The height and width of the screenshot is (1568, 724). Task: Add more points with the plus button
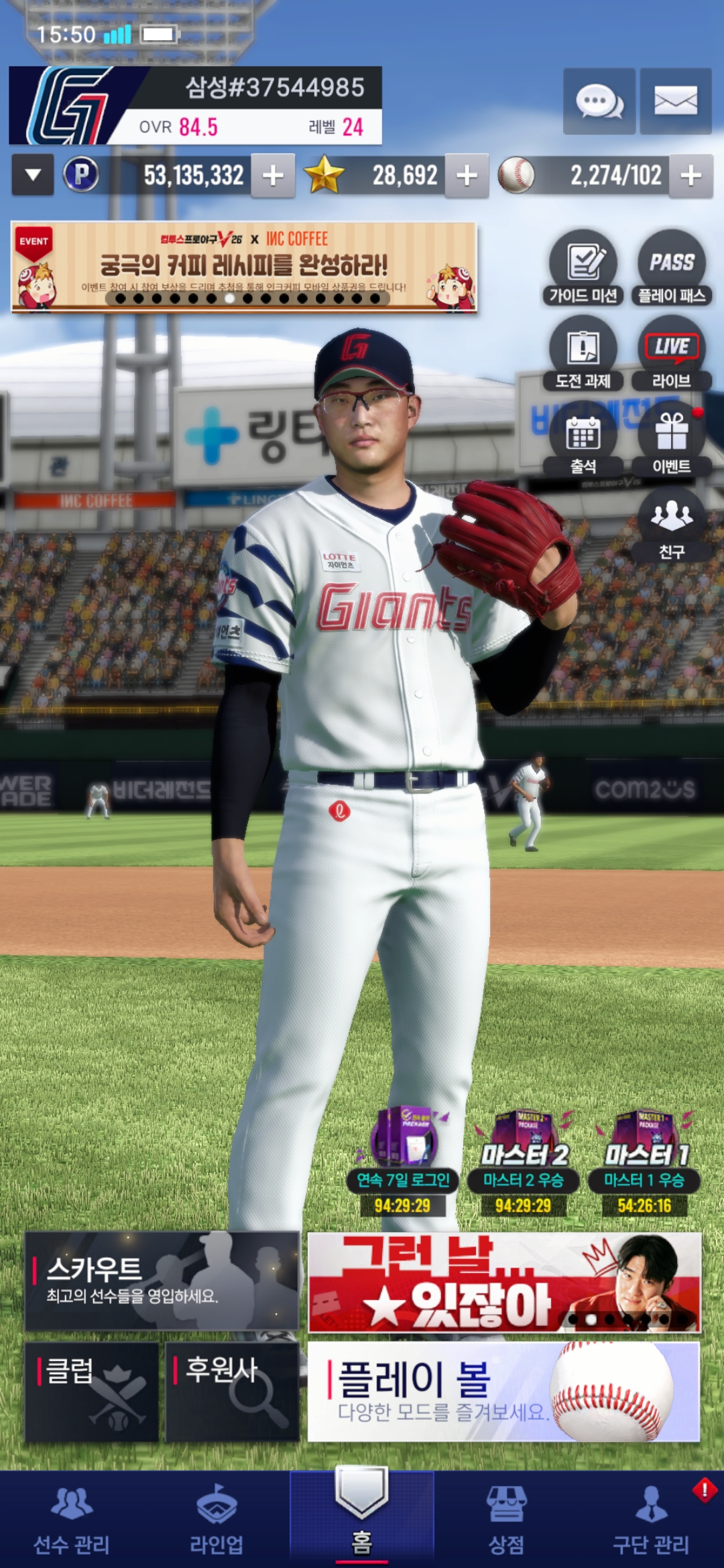pos(273,176)
